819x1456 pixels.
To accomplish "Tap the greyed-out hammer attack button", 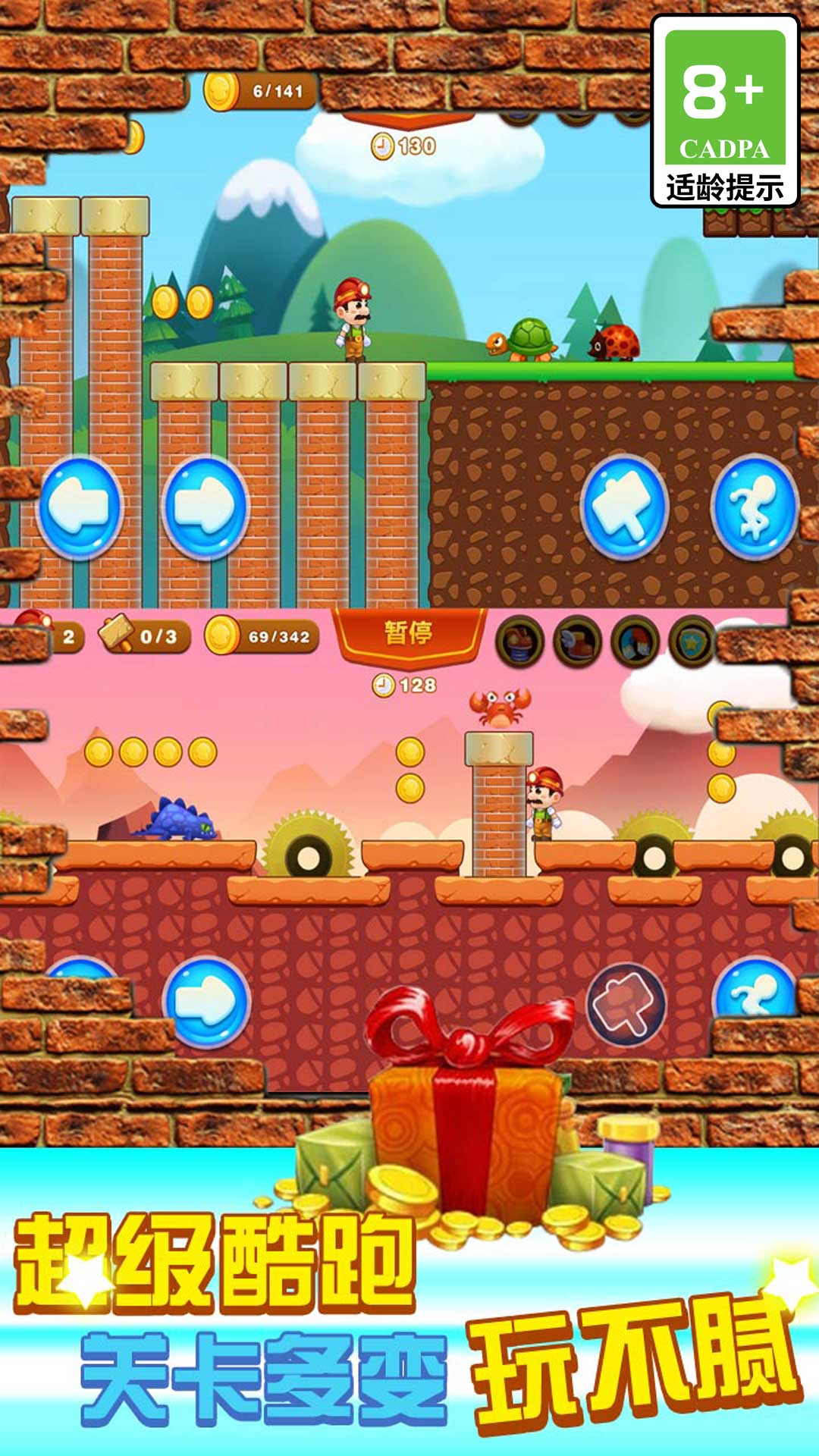I will point(626,1003).
